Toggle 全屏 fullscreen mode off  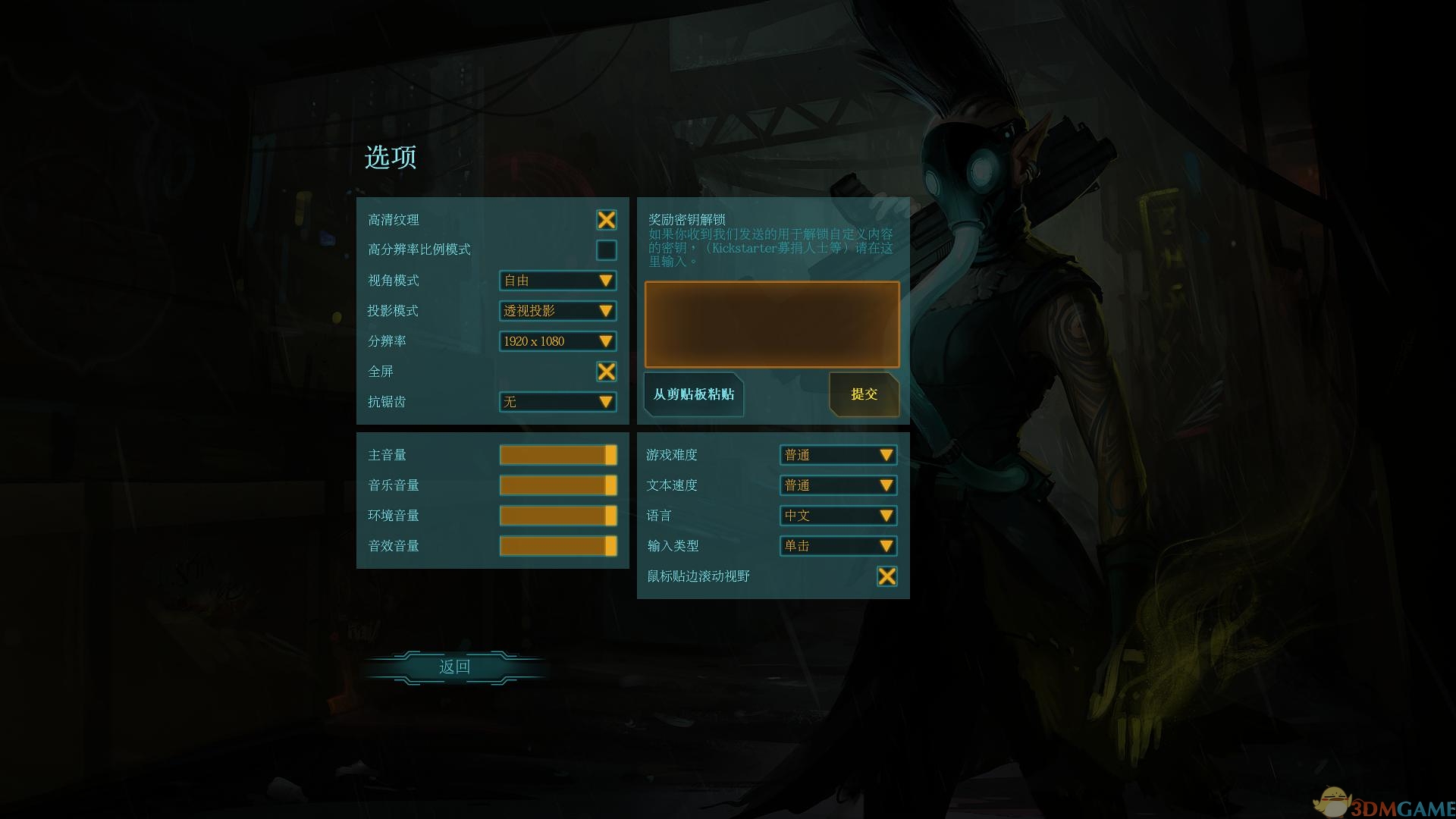pos(606,372)
